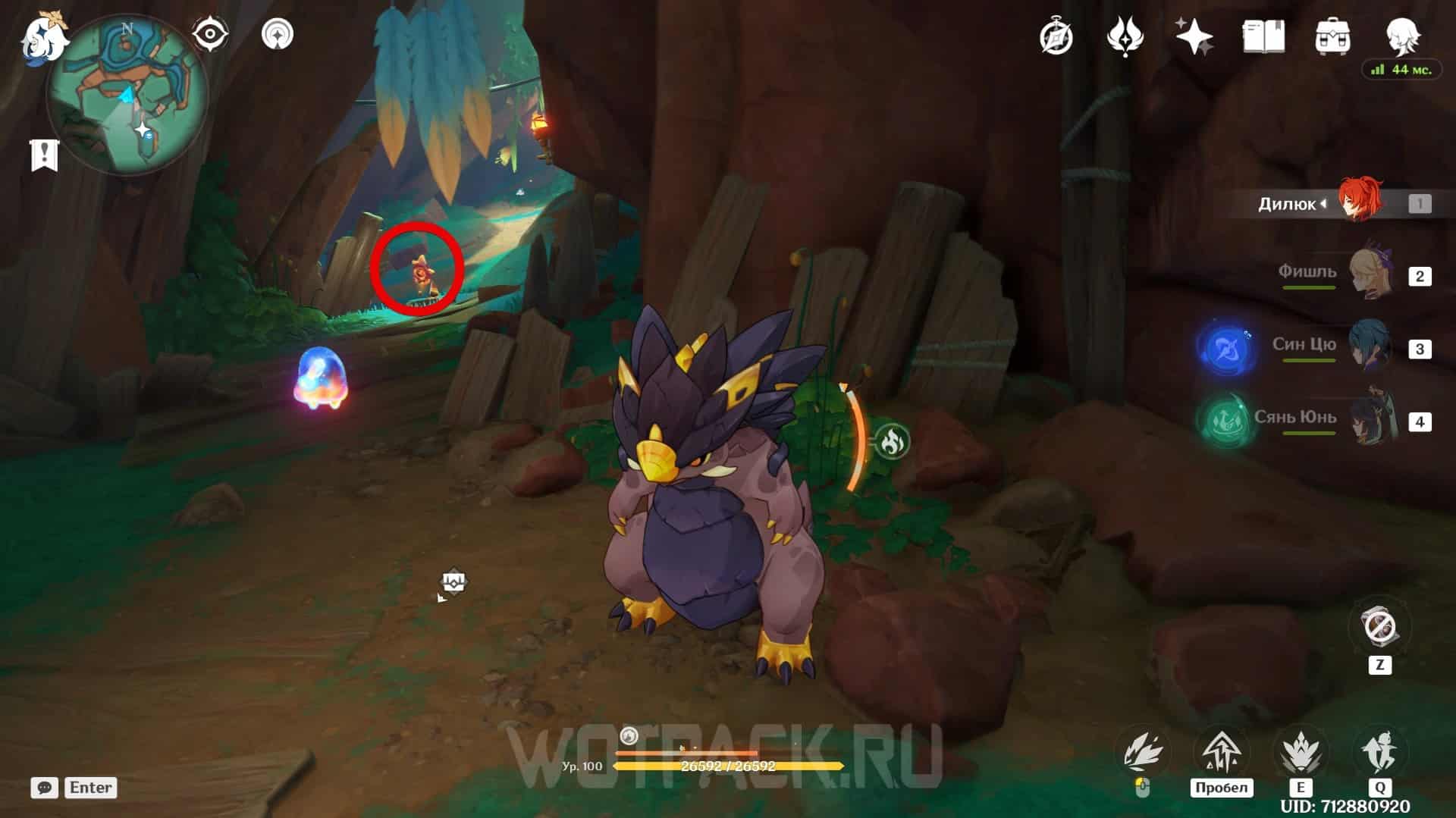Open the chat speech bubble
1456x818 pixels.
(x=44, y=788)
